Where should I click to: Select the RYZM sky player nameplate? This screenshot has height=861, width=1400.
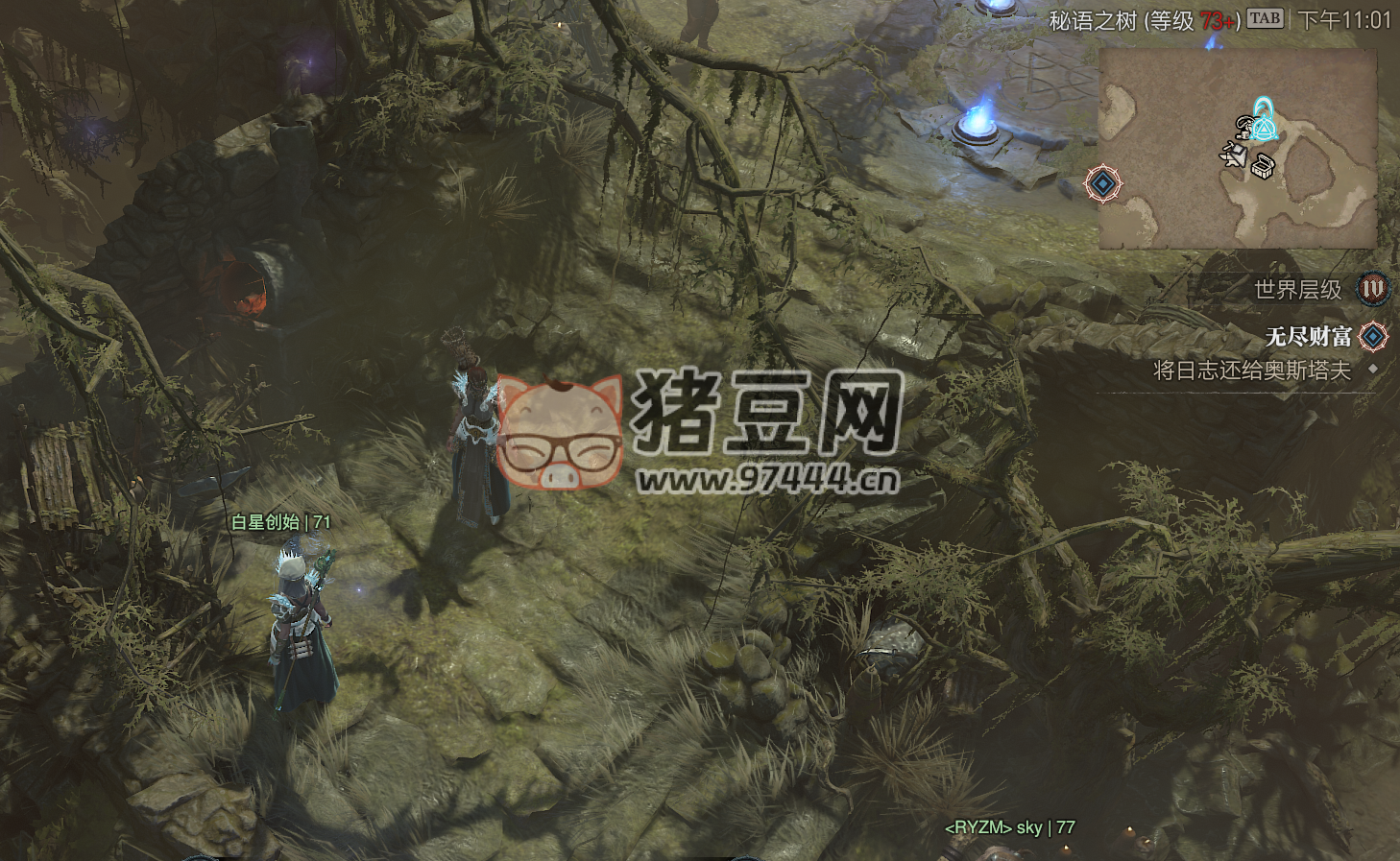(1010, 827)
